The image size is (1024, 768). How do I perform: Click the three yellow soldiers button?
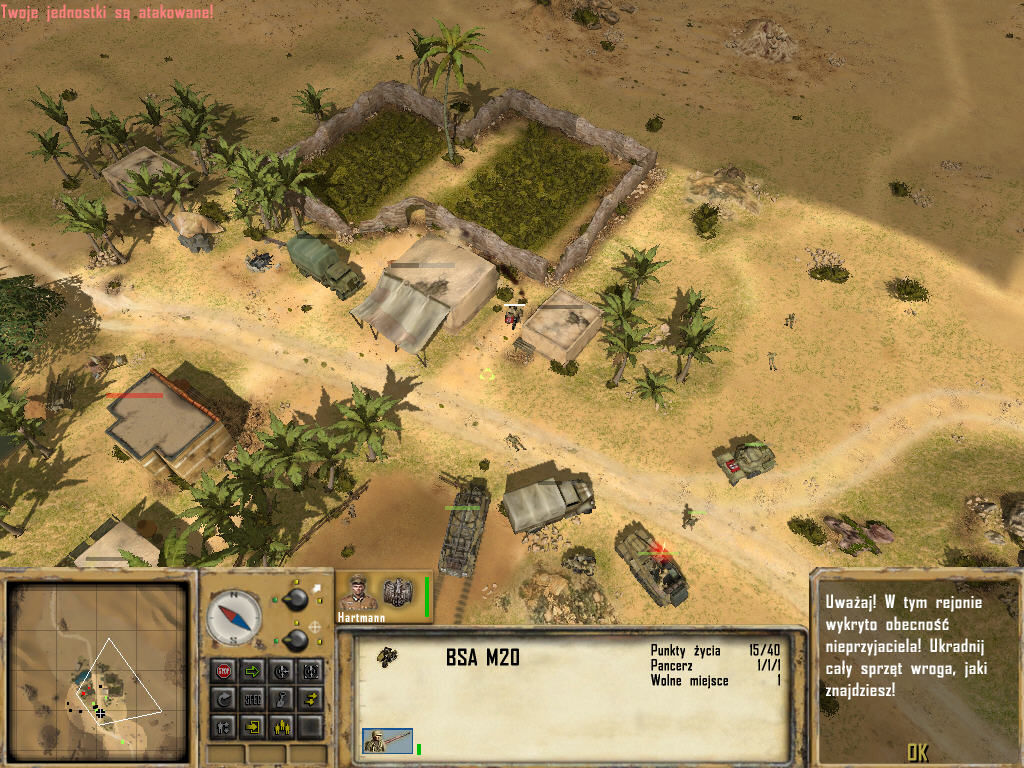[x=282, y=726]
